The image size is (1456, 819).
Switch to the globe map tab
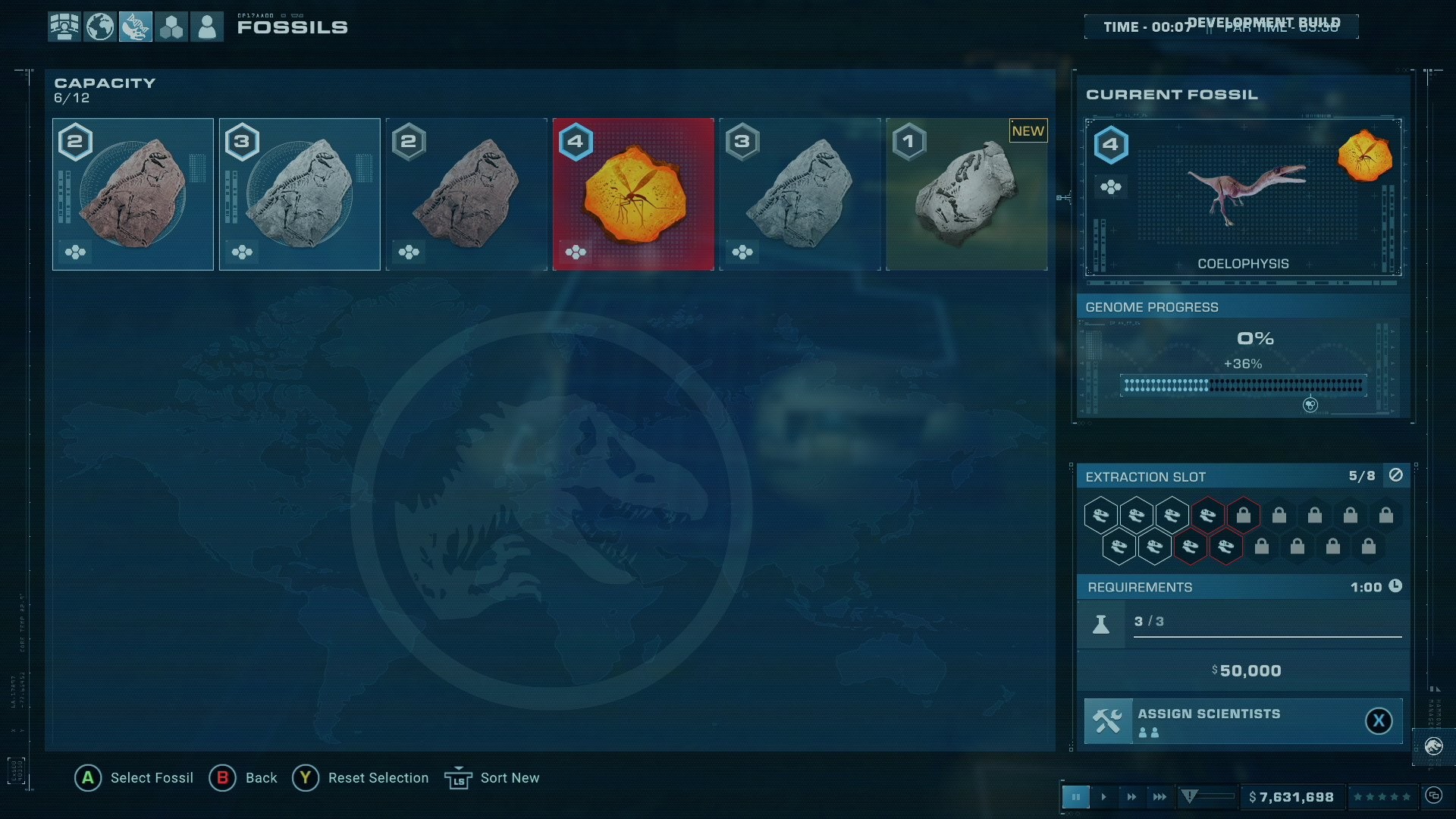pos(100,27)
